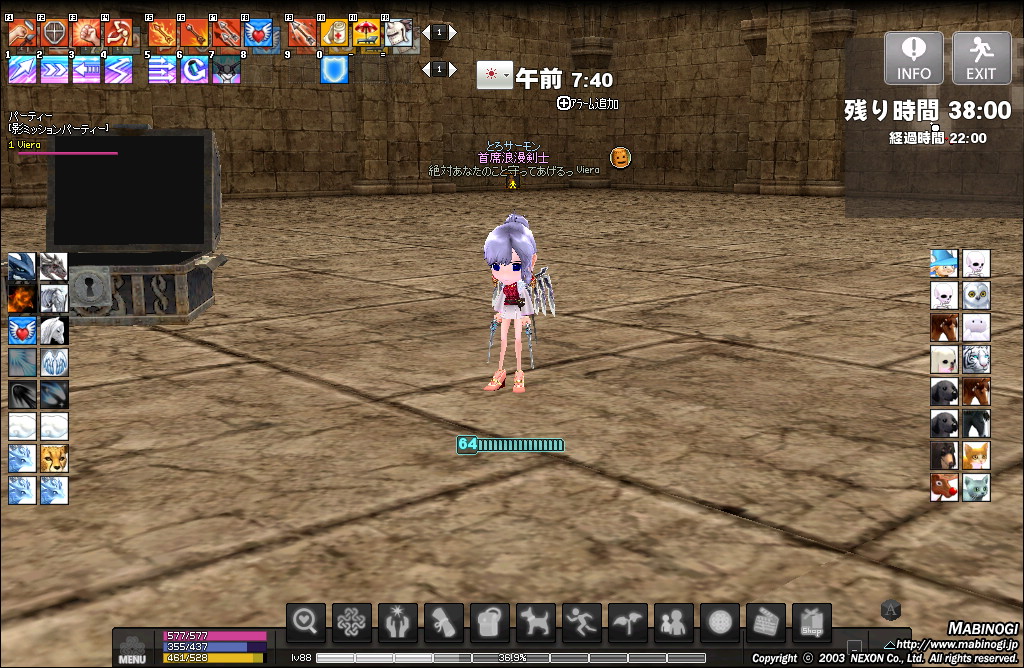Screen dimensions: 1024x668
Task: Activate the blue shield skill slot
Action: (334, 70)
